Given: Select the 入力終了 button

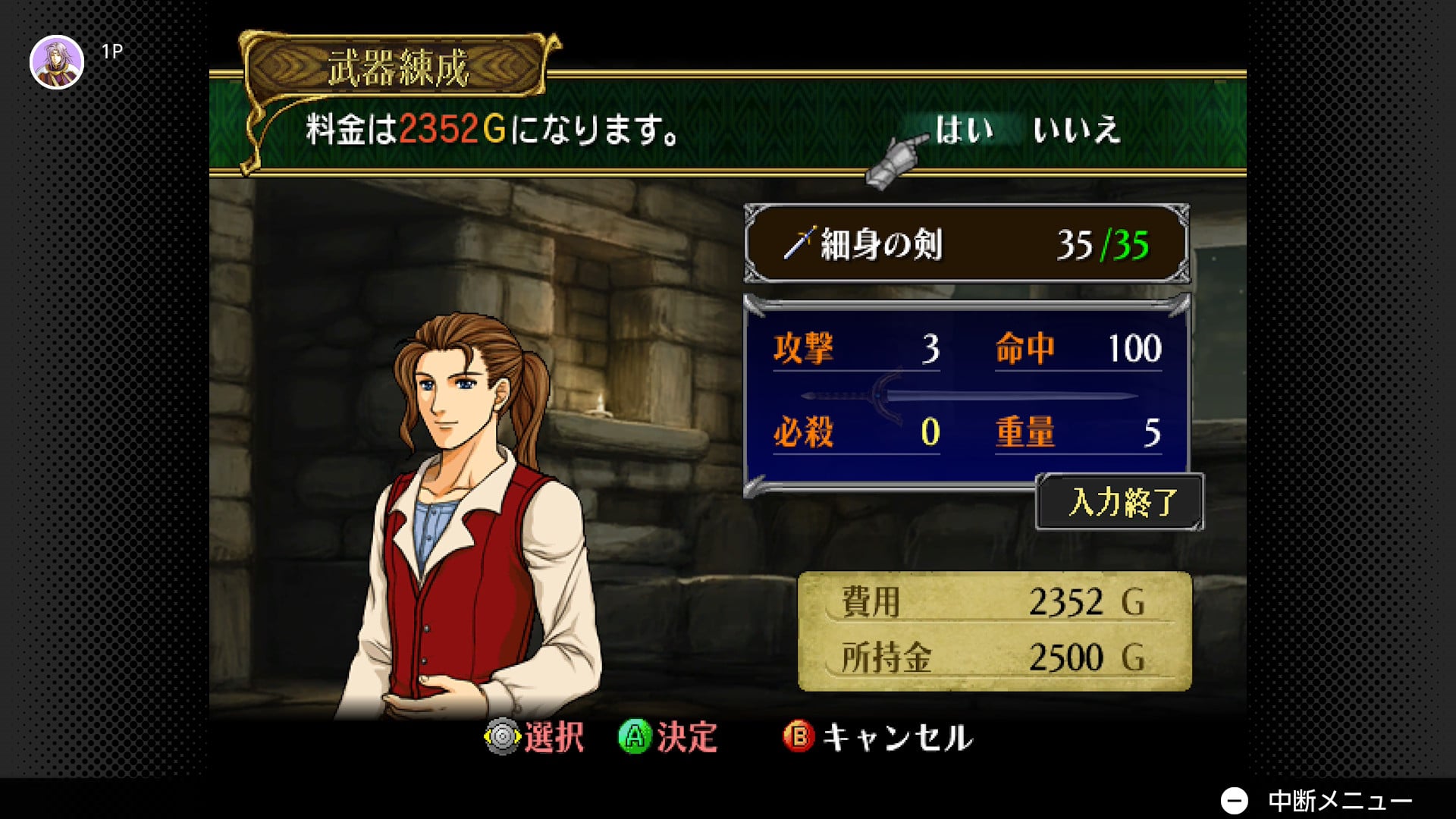Looking at the screenshot, I should point(1121,502).
